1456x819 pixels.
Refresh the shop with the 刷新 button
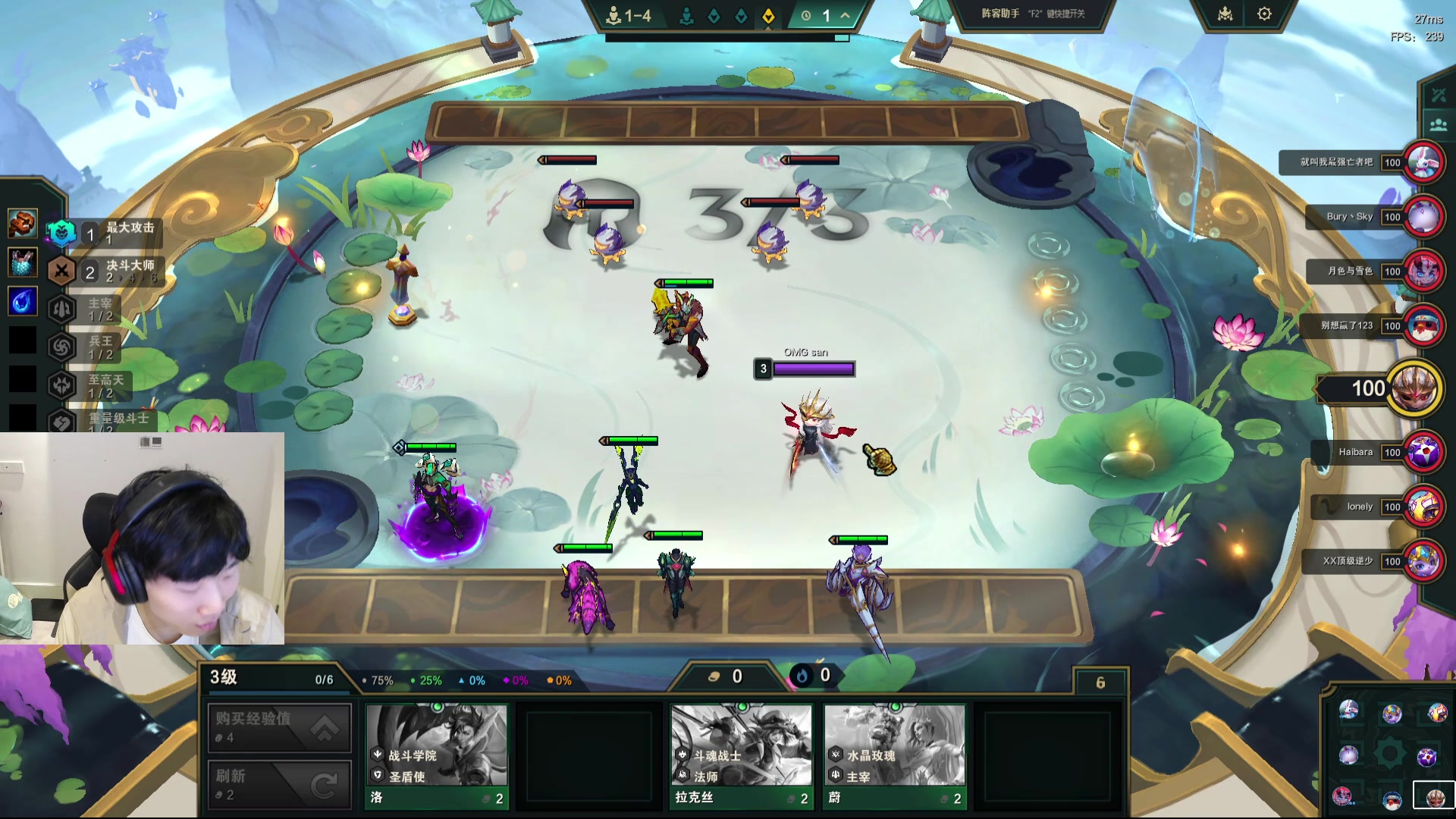point(279,784)
